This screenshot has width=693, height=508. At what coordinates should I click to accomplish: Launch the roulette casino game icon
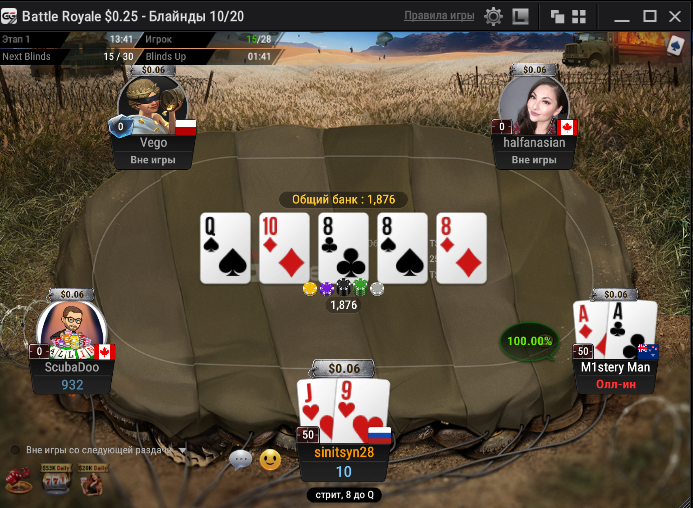pos(18,482)
